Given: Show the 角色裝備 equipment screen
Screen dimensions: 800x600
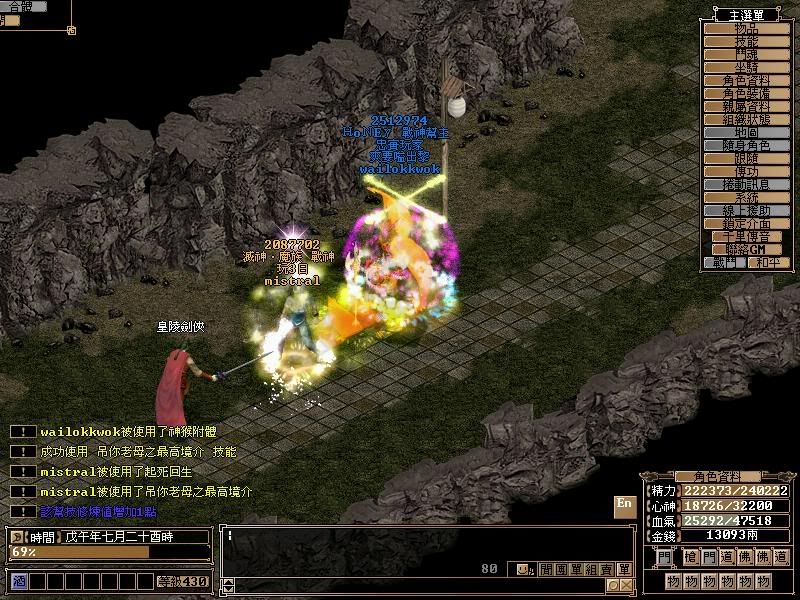Looking at the screenshot, I should click(746, 93).
